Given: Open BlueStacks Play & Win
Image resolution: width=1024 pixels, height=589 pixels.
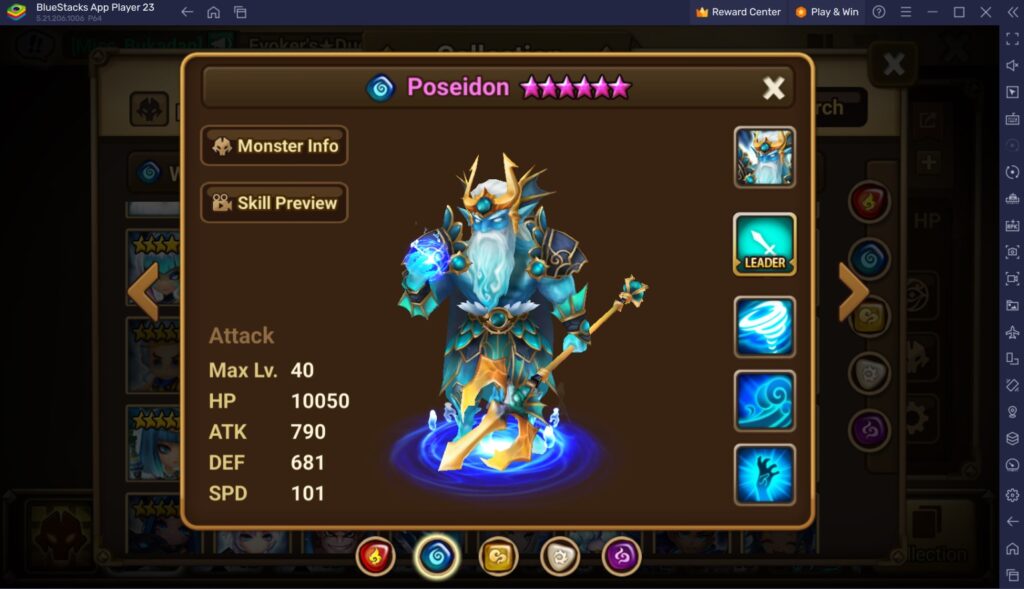Looking at the screenshot, I should tap(827, 12).
